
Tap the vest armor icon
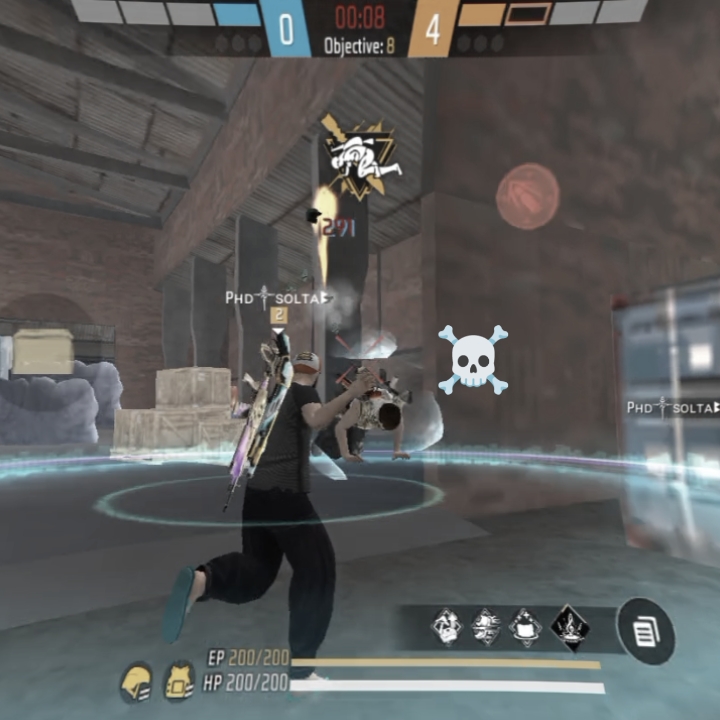179,682
